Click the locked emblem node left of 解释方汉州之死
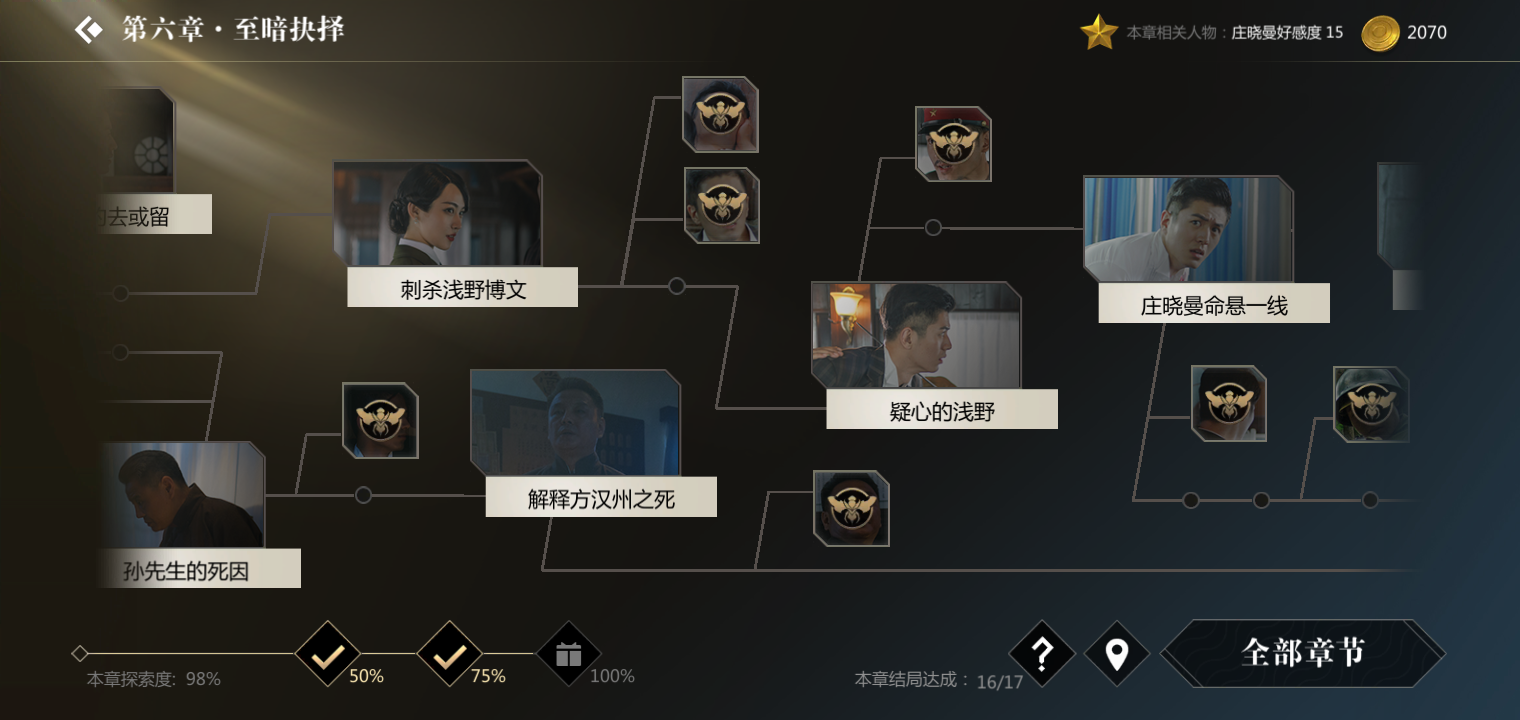This screenshot has width=1520, height=720. tap(381, 422)
